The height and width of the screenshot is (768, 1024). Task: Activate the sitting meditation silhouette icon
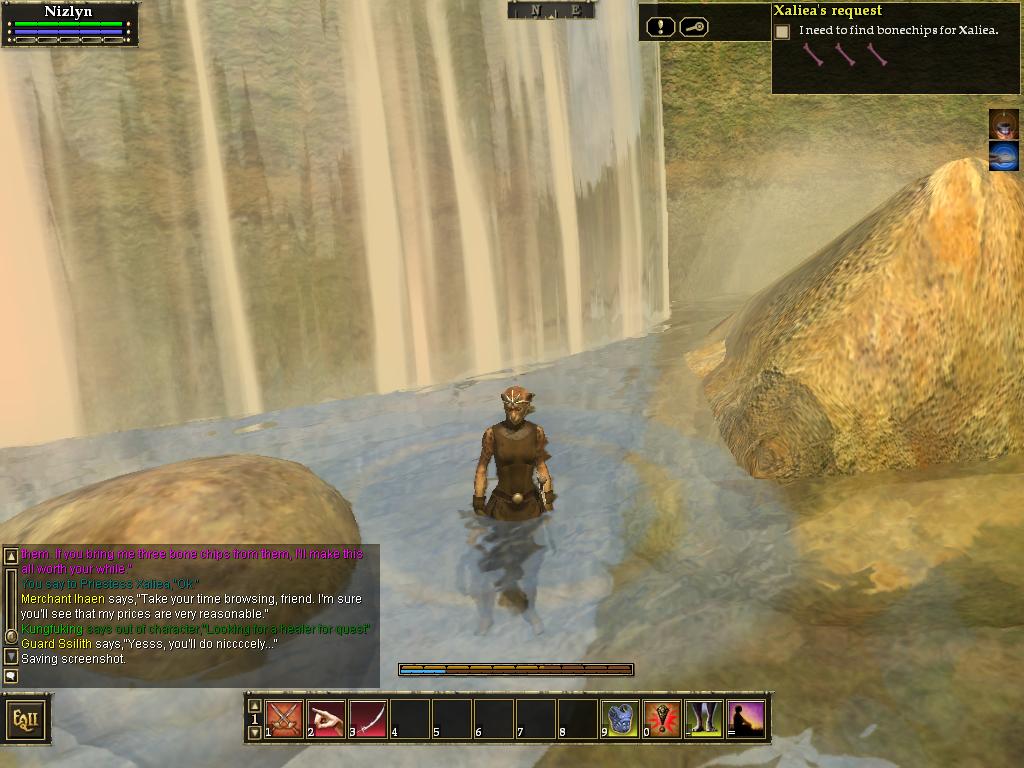click(x=747, y=719)
